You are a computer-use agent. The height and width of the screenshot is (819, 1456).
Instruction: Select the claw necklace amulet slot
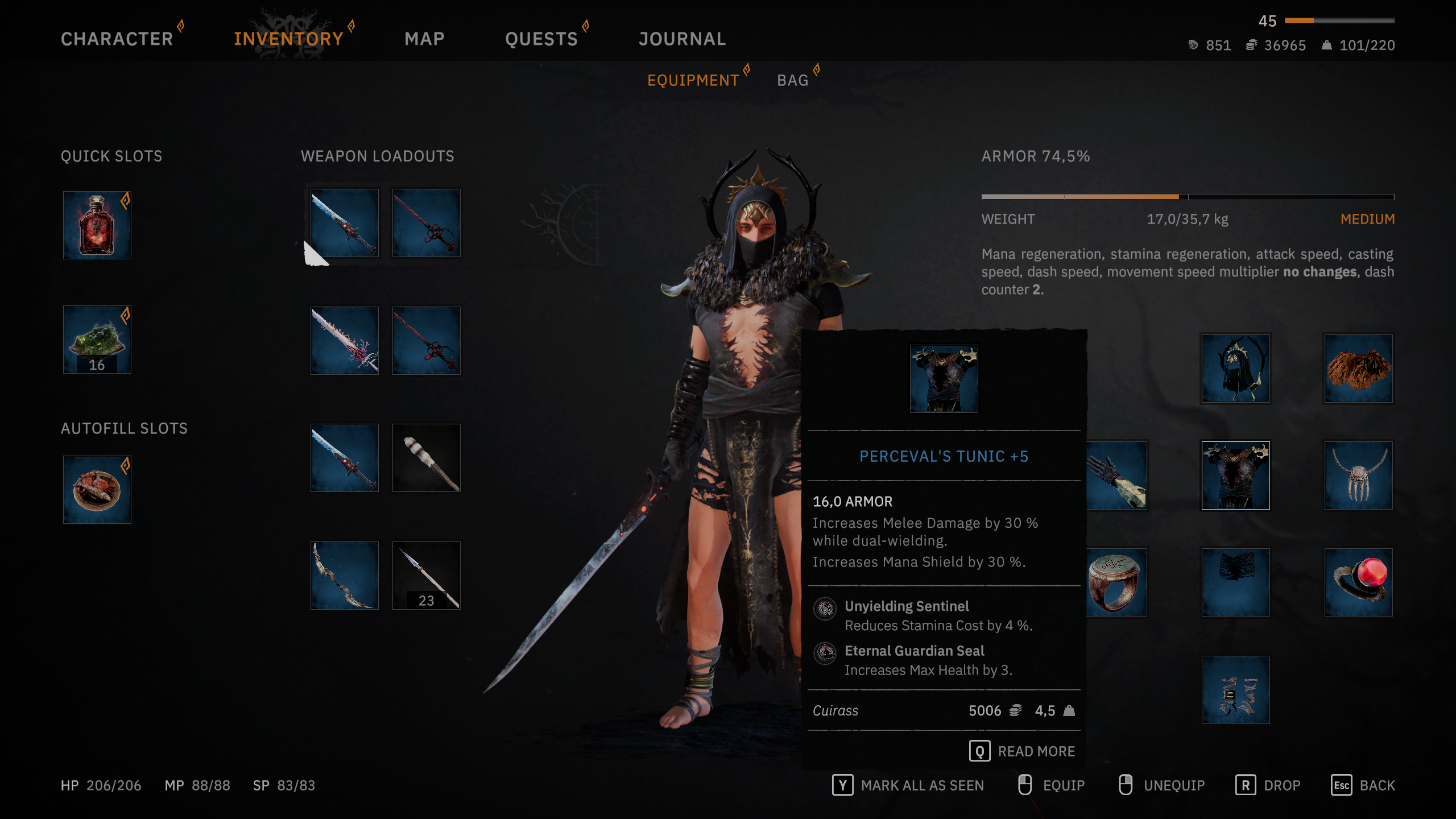click(x=1358, y=475)
